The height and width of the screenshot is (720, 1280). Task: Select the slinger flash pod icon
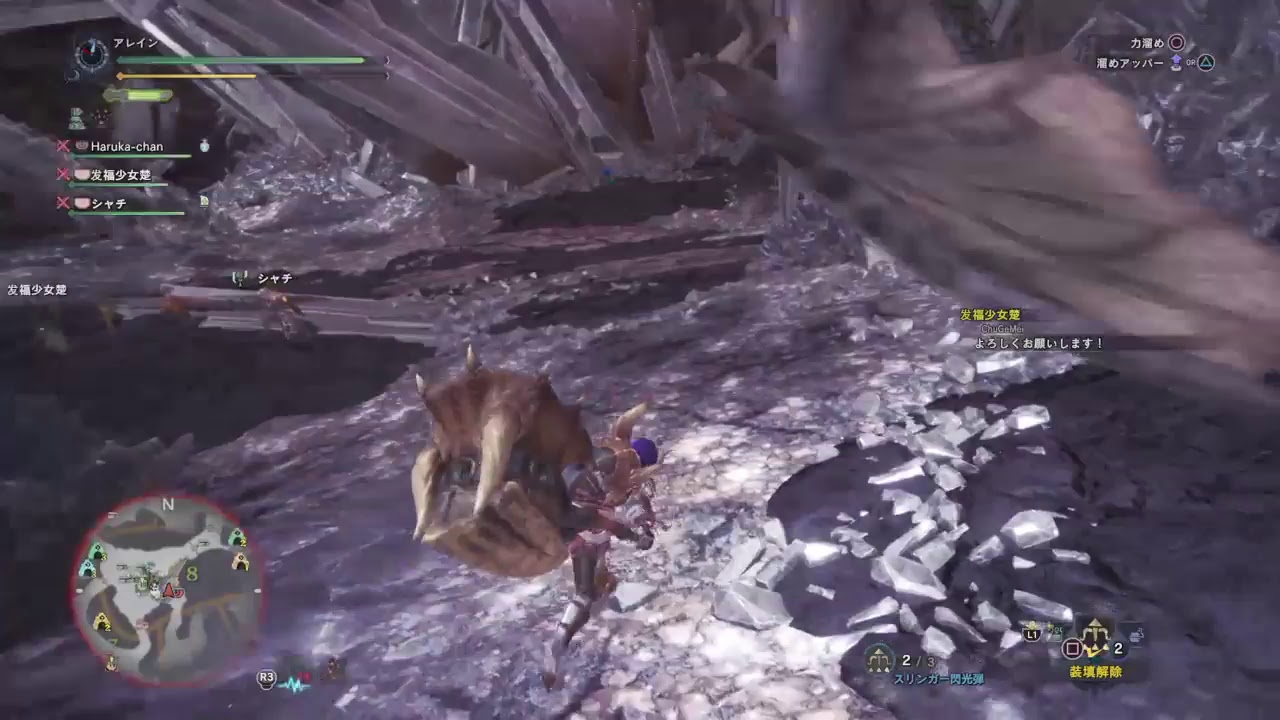point(879,659)
